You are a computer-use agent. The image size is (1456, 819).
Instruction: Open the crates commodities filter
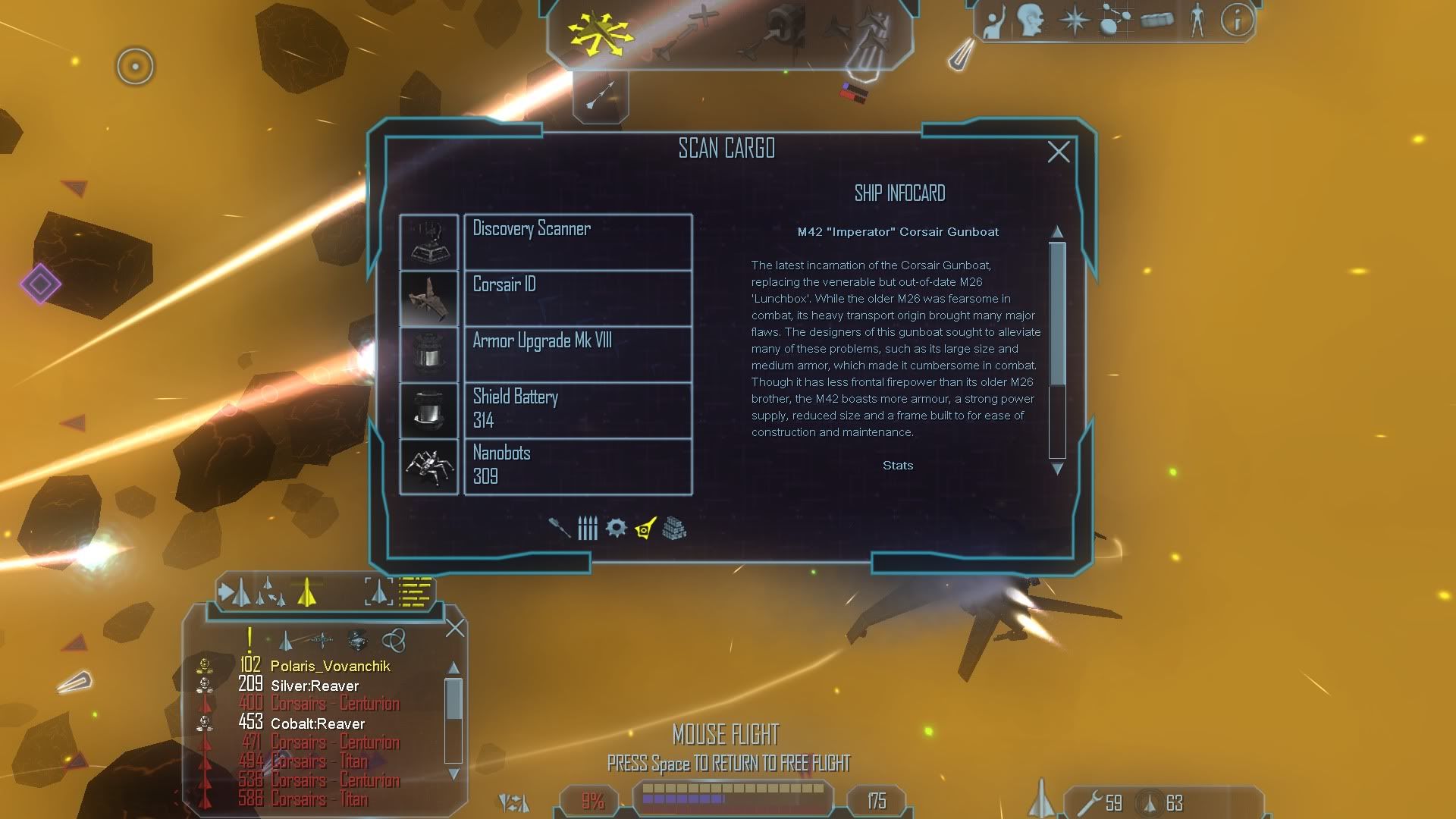tap(674, 528)
